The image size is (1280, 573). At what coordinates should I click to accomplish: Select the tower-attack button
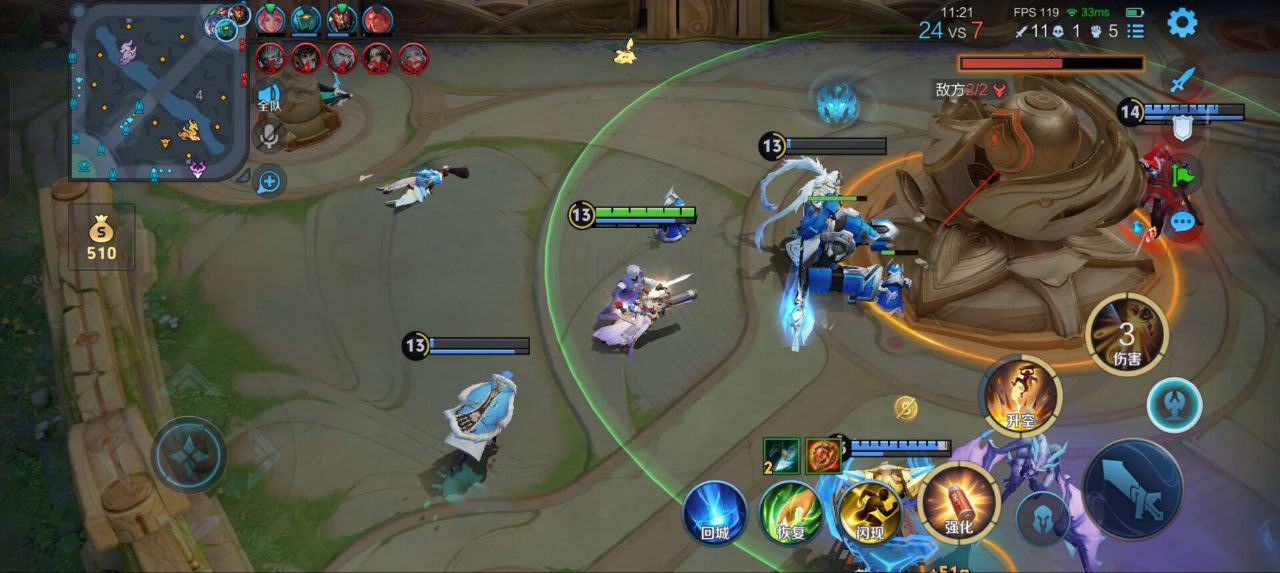1174,405
